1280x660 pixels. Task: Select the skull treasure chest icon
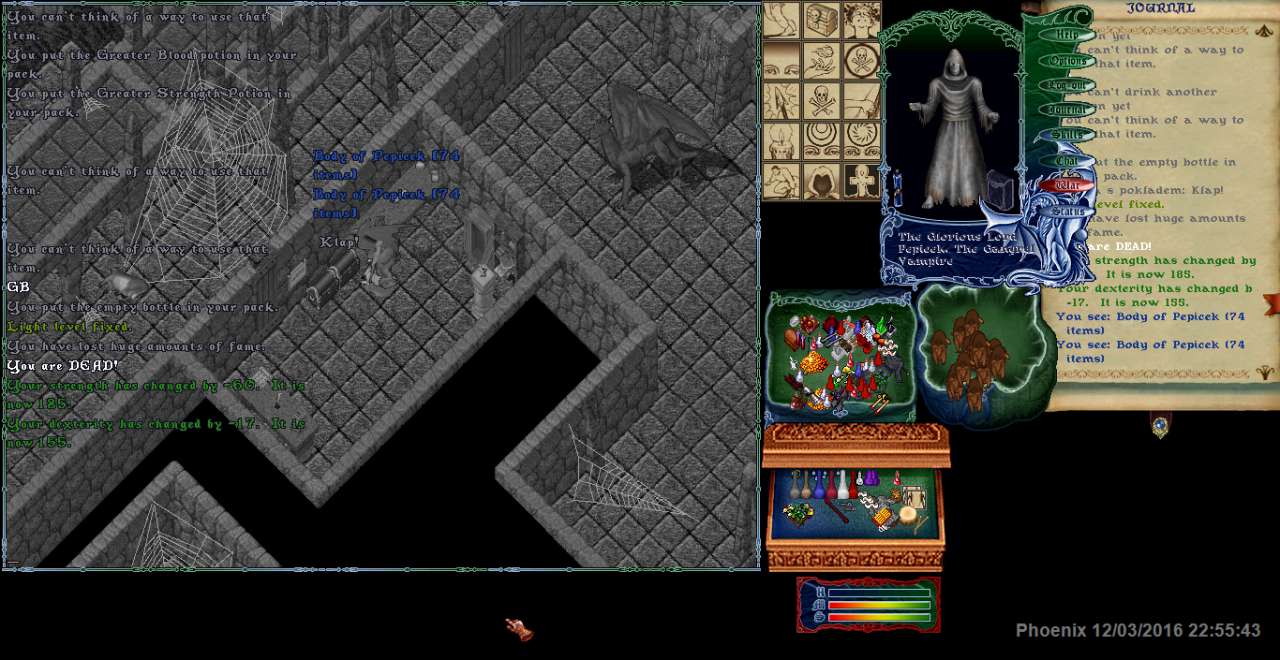(x=821, y=19)
